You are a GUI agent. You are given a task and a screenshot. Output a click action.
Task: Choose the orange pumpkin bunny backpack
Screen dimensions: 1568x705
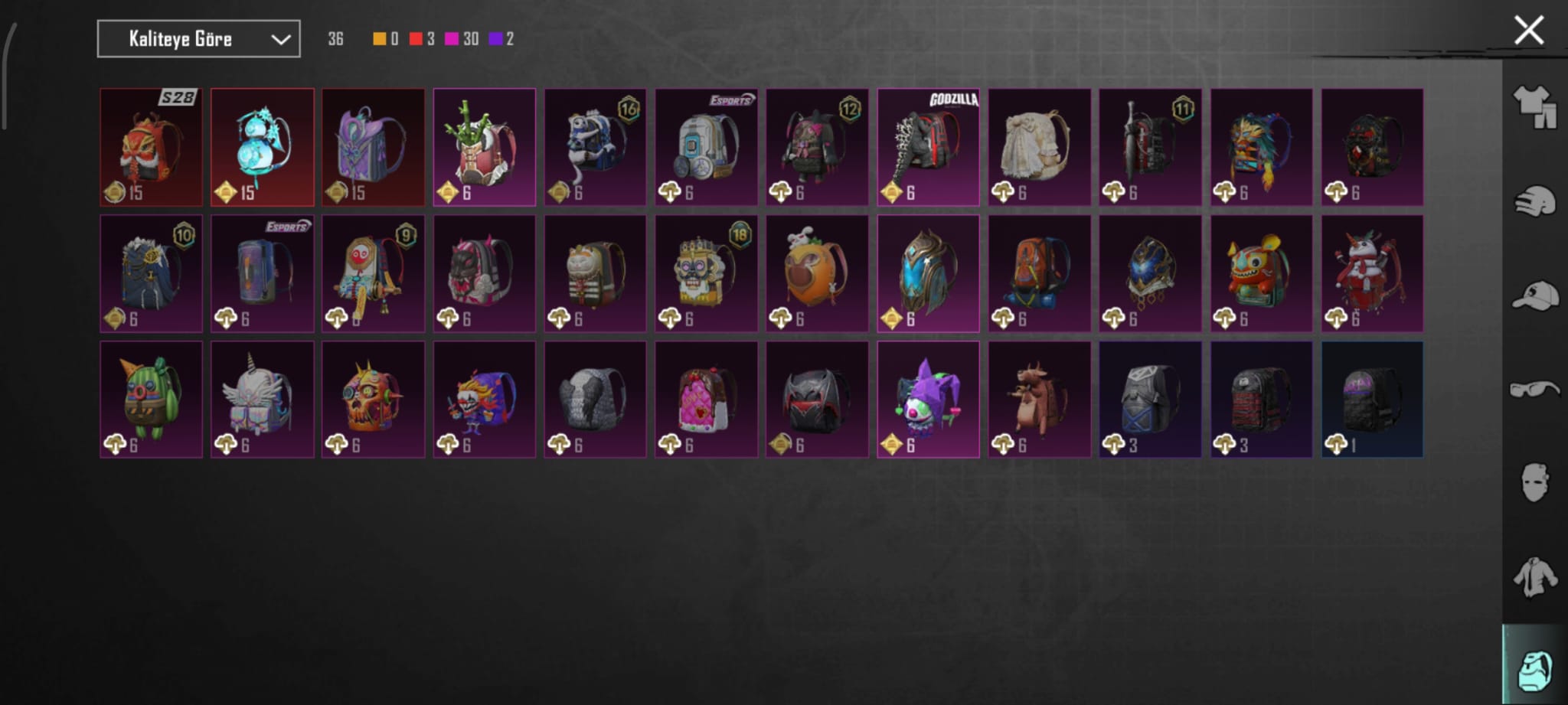(817, 273)
